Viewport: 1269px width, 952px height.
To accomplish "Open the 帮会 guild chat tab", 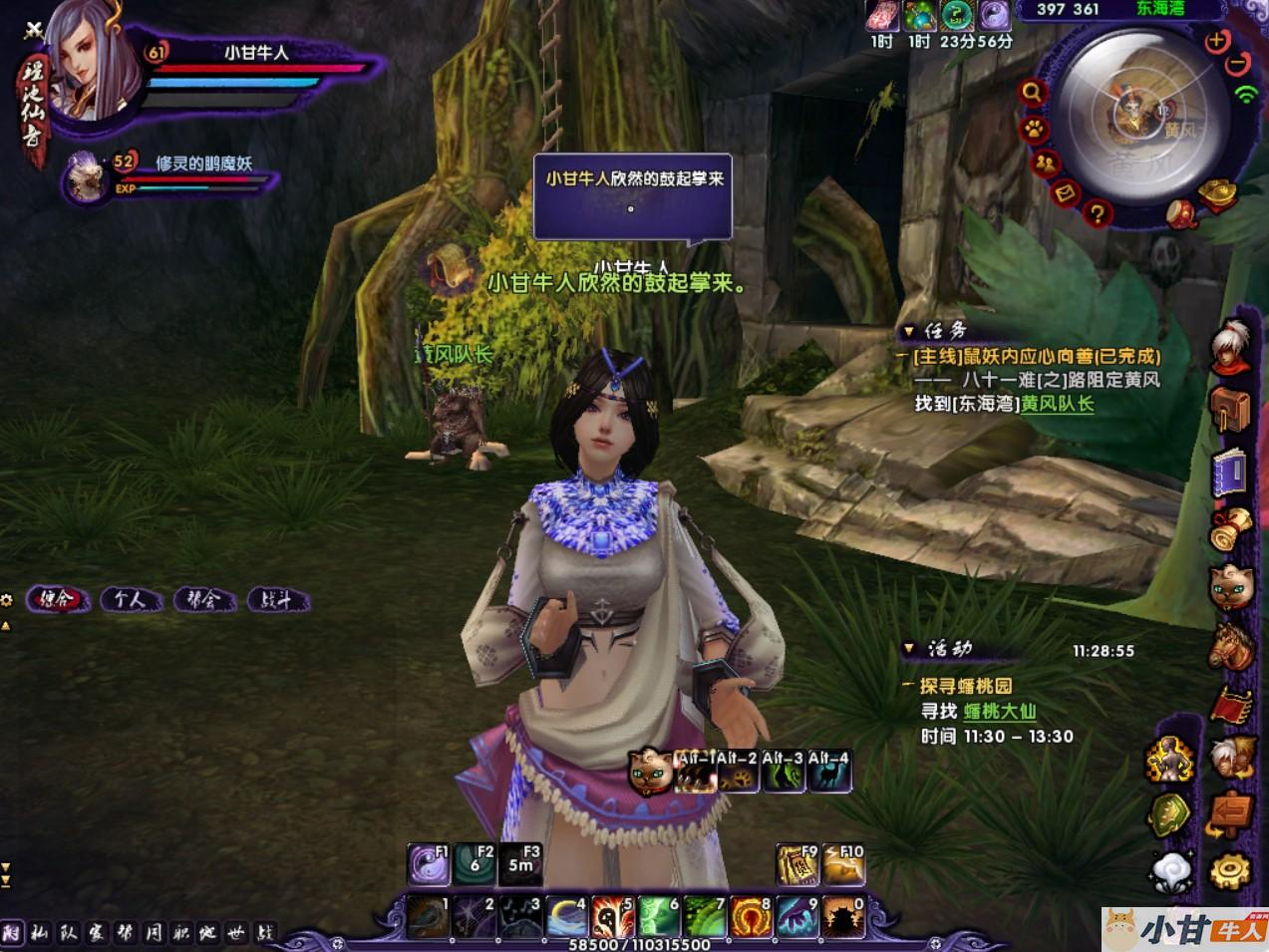I will tap(202, 599).
